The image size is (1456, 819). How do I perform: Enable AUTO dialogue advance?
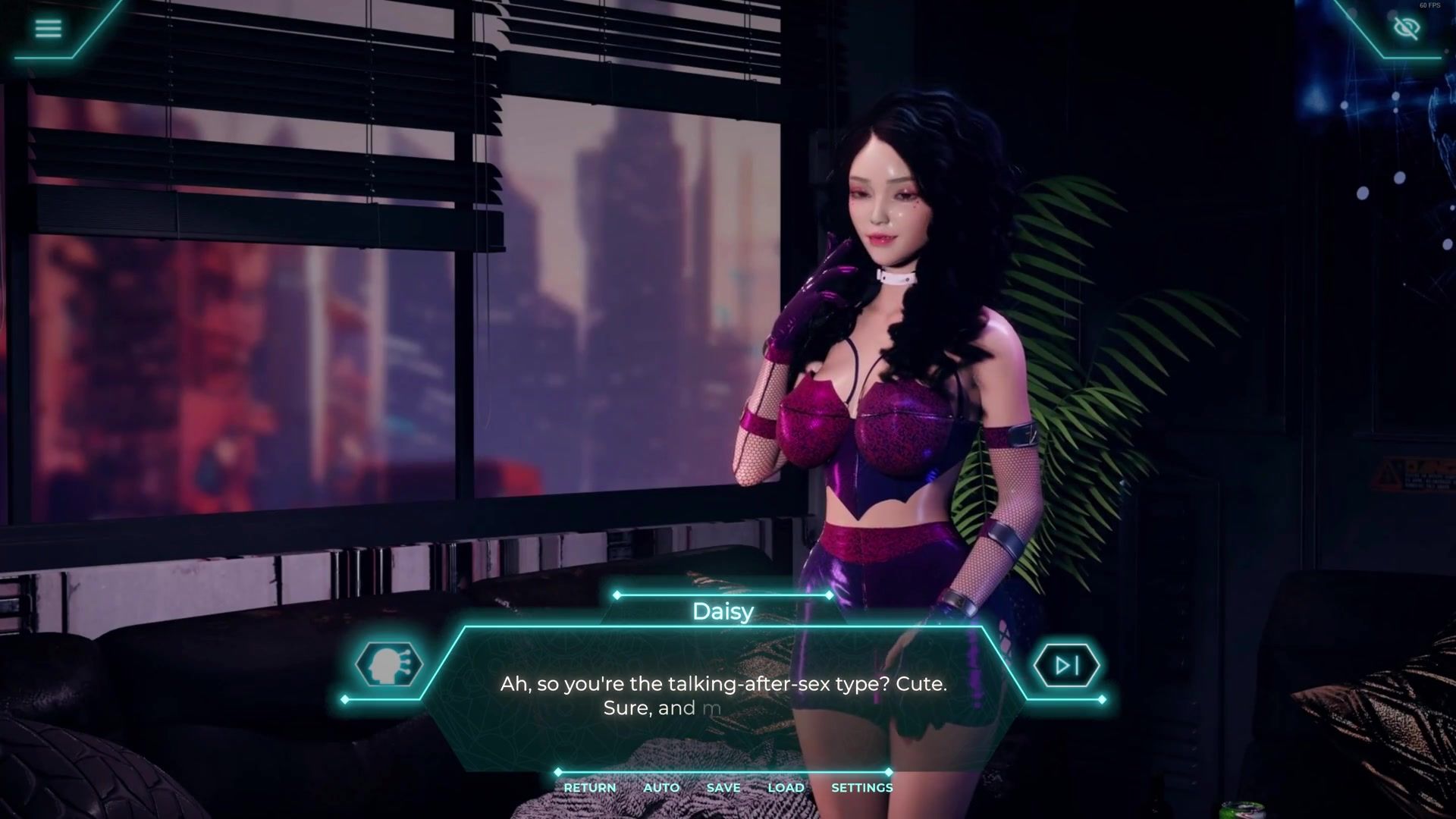coord(661,788)
